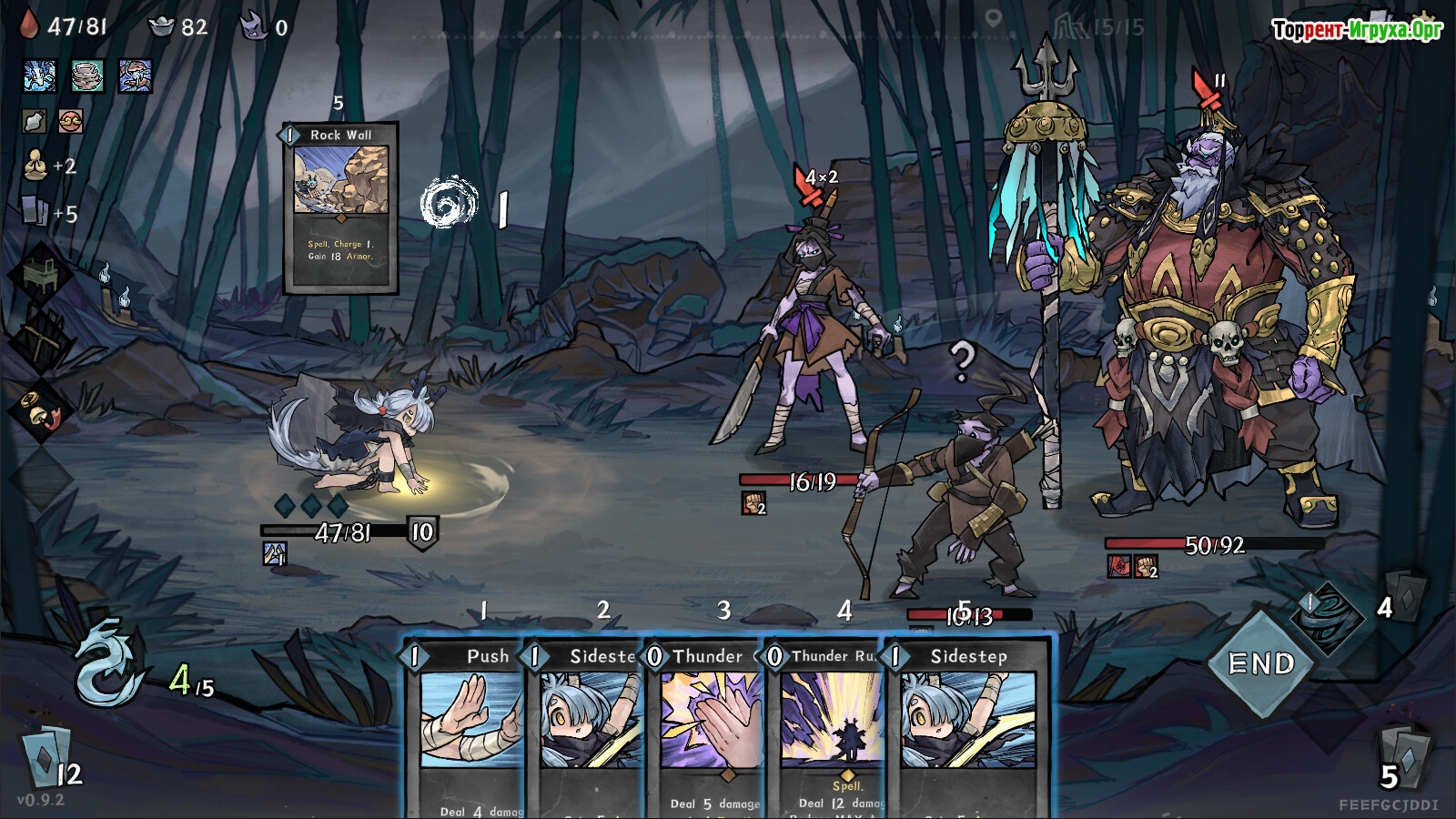Screen dimensions: 1456x819
Task: Inspect the blue dragon relic
Action: coord(39,76)
